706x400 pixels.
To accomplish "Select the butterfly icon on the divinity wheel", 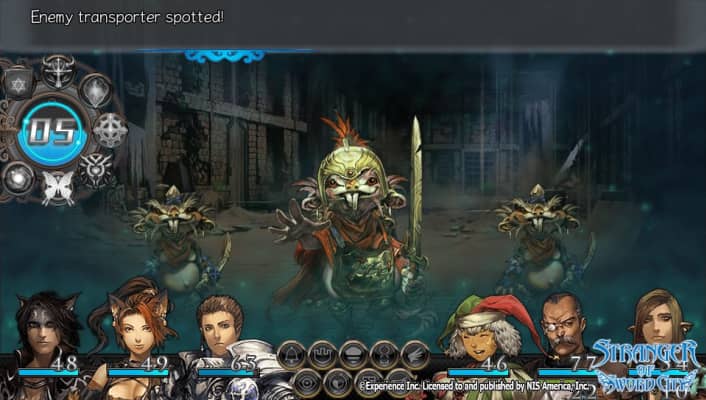I will click(57, 187).
